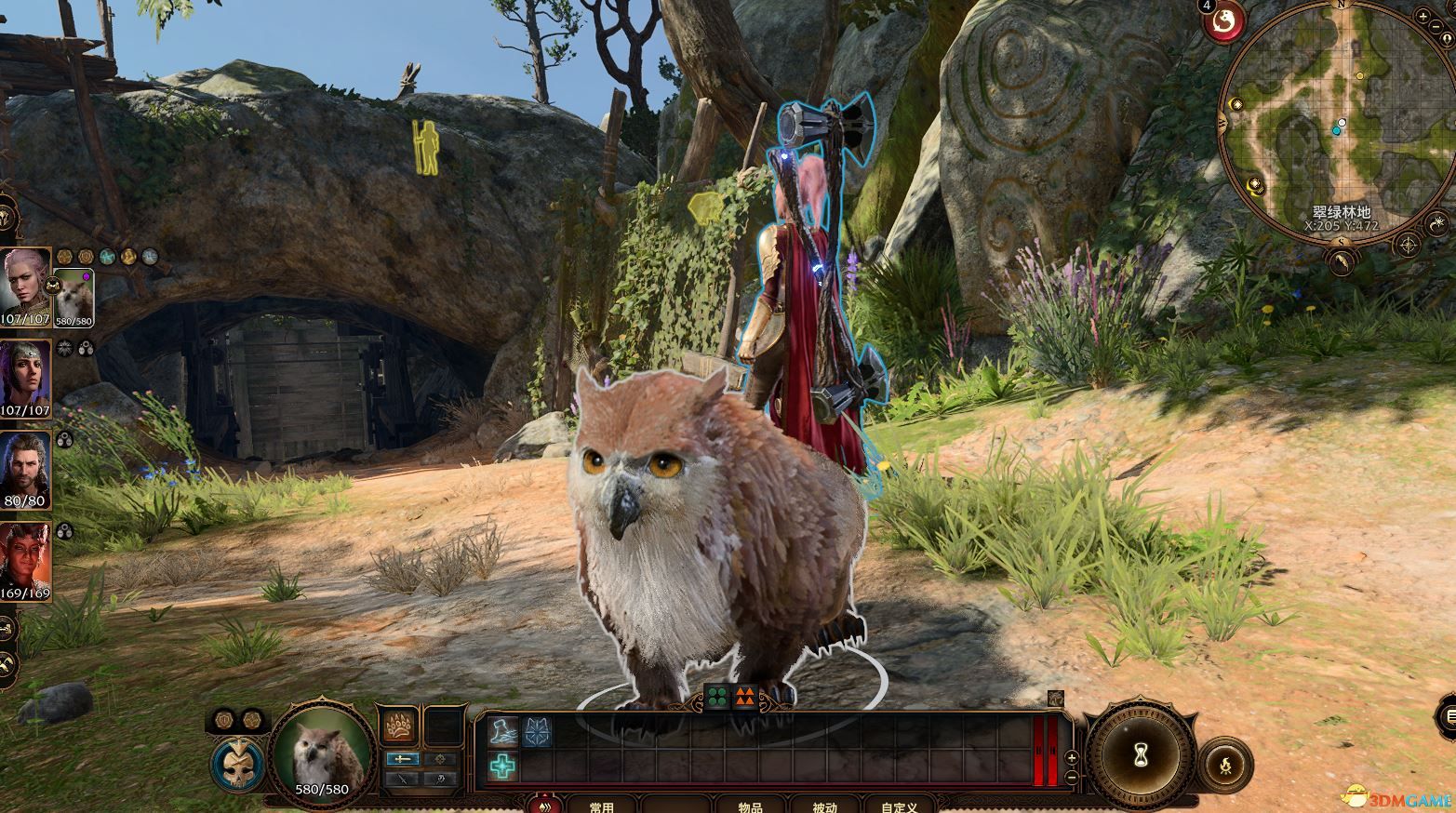Add a row with the hotbar plus button

pos(1072,757)
